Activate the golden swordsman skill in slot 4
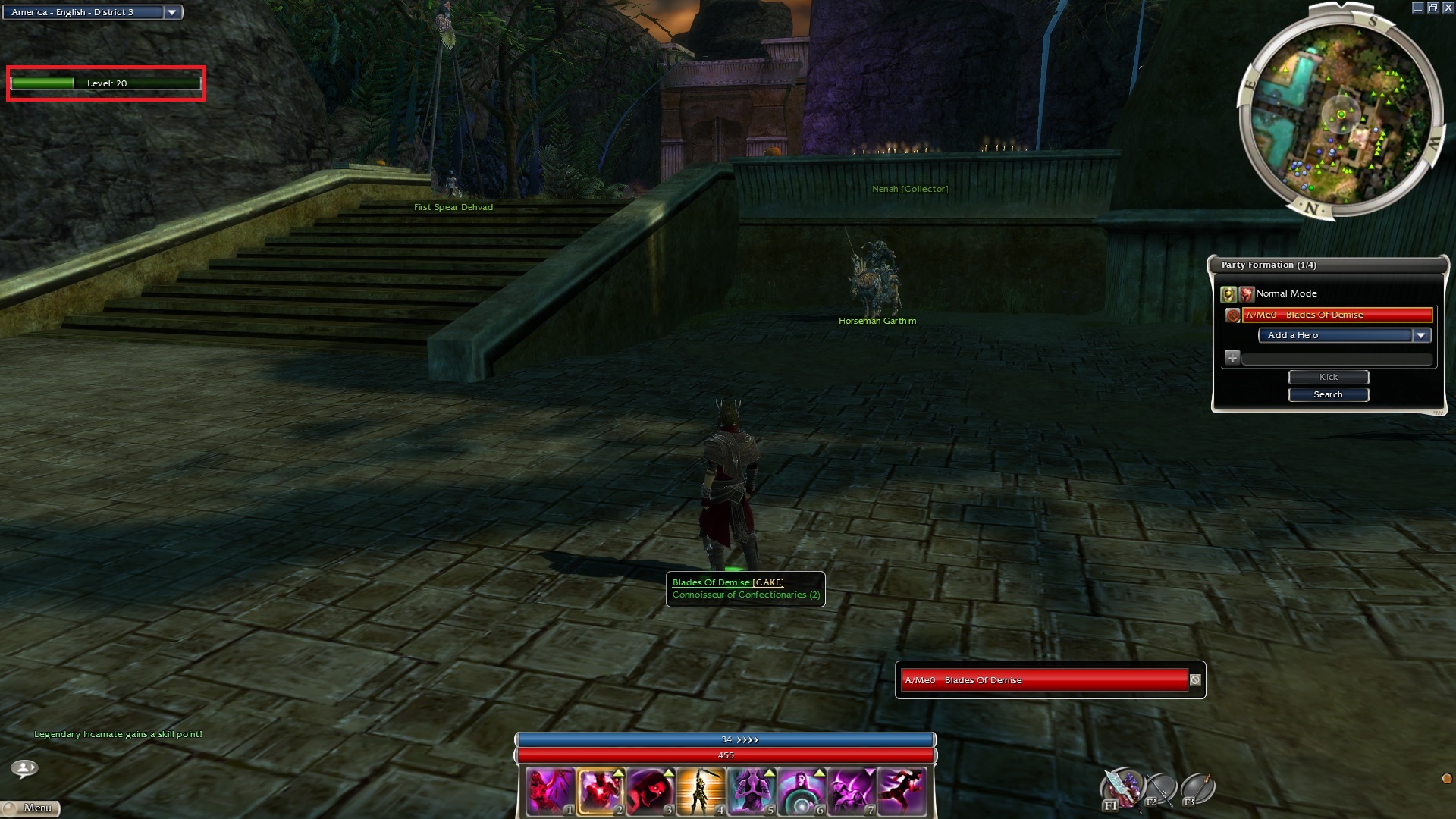 pyautogui.click(x=700, y=791)
